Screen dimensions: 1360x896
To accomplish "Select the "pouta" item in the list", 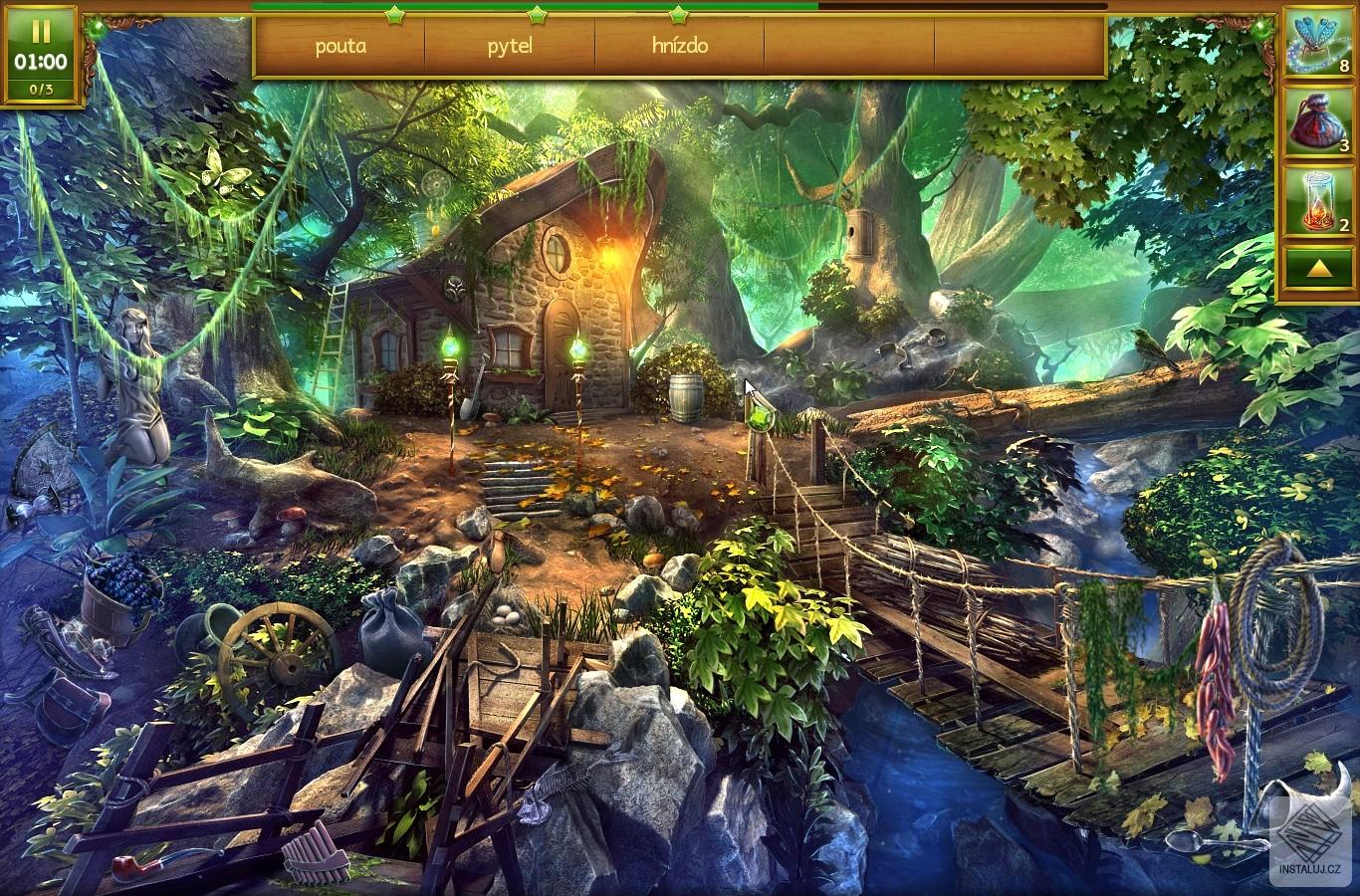I will click(340, 46).
